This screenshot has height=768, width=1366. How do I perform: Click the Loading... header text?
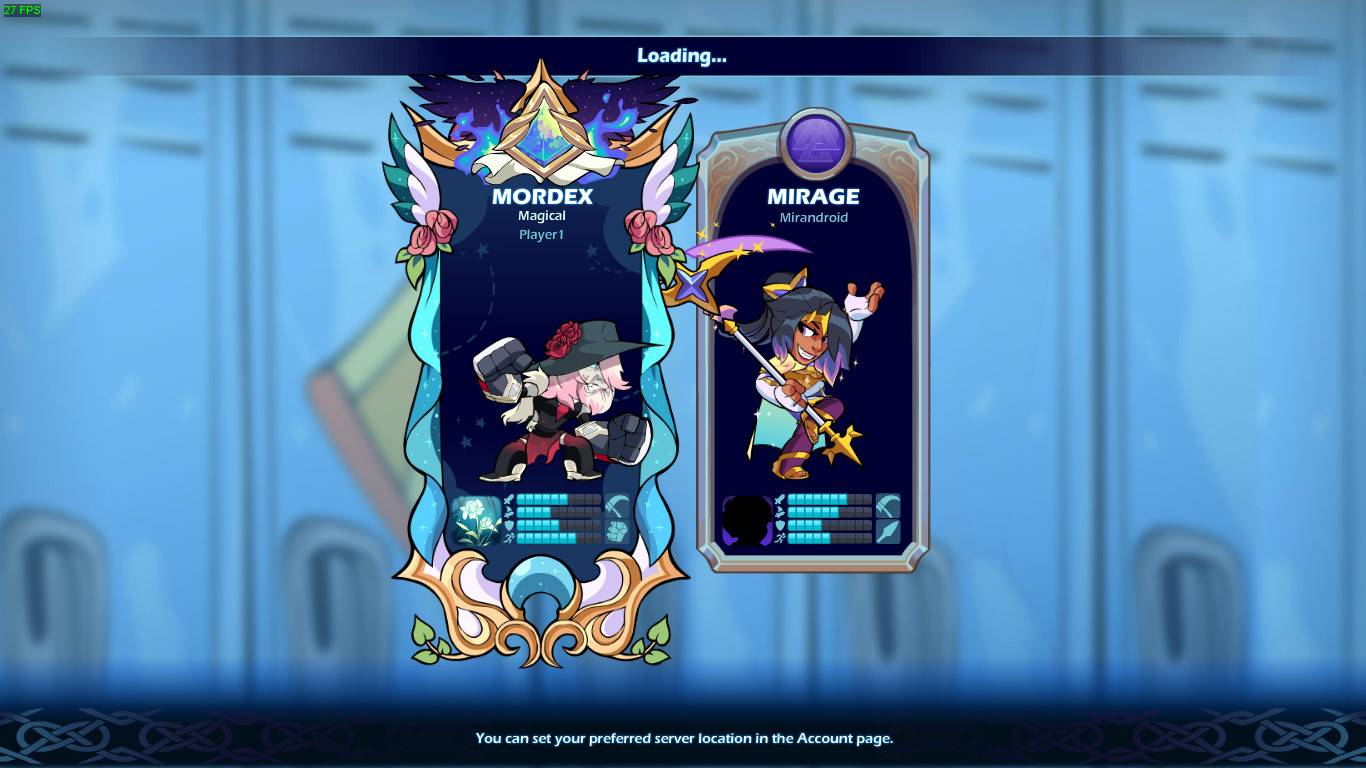pyautogui.click(x=682, y=57)
